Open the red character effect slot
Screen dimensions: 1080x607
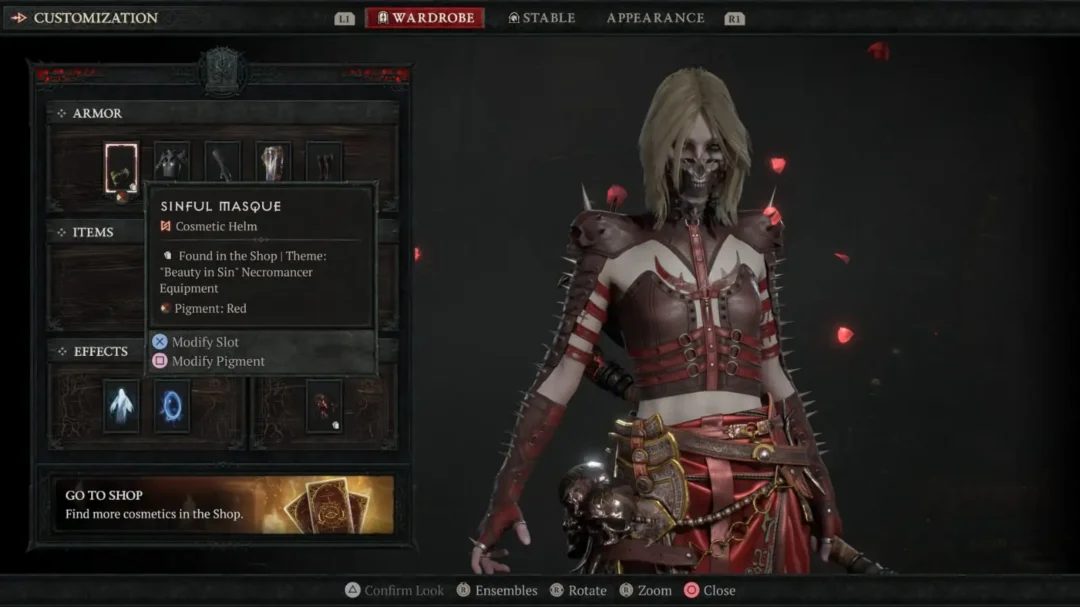pos(324,406)
